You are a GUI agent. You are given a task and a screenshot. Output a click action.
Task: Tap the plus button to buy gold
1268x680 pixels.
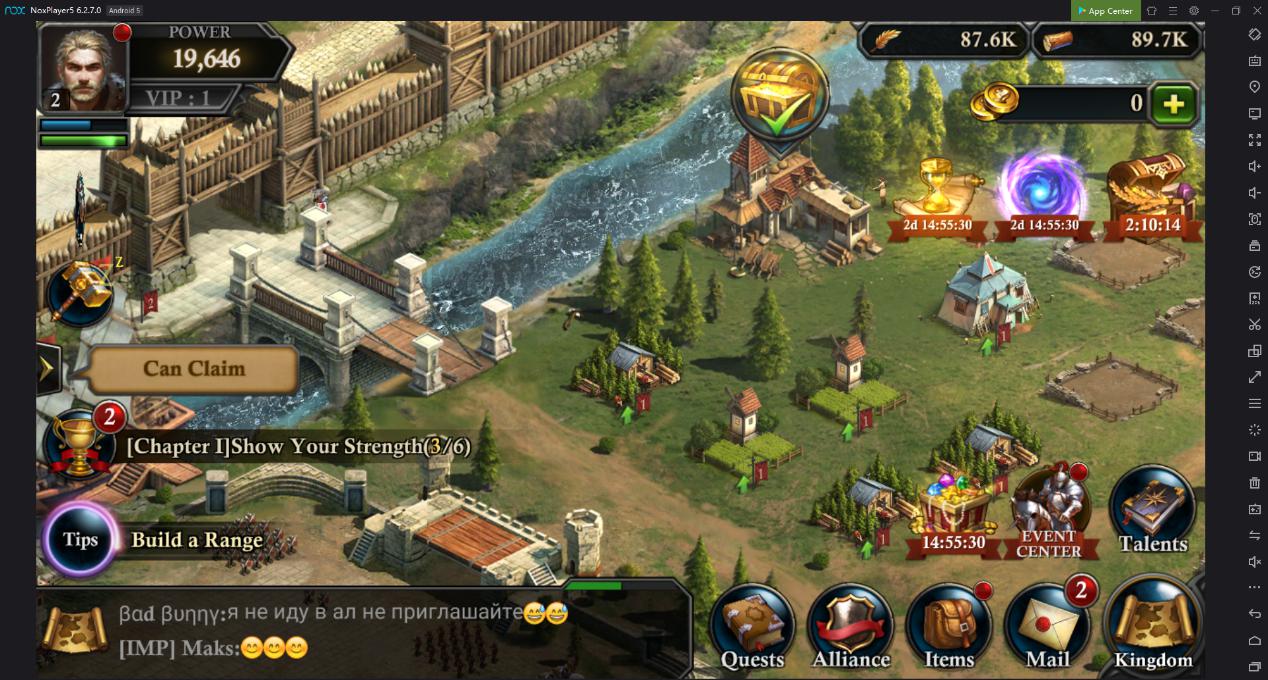(1173, 104)
